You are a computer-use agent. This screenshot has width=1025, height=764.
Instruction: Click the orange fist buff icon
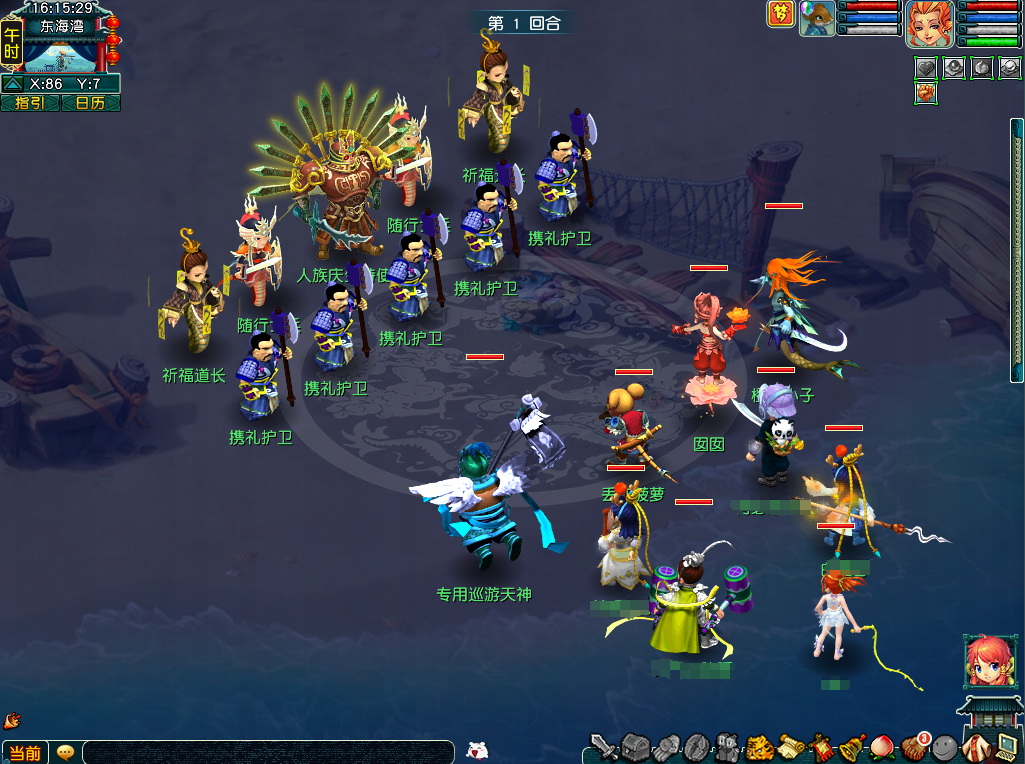926,93
